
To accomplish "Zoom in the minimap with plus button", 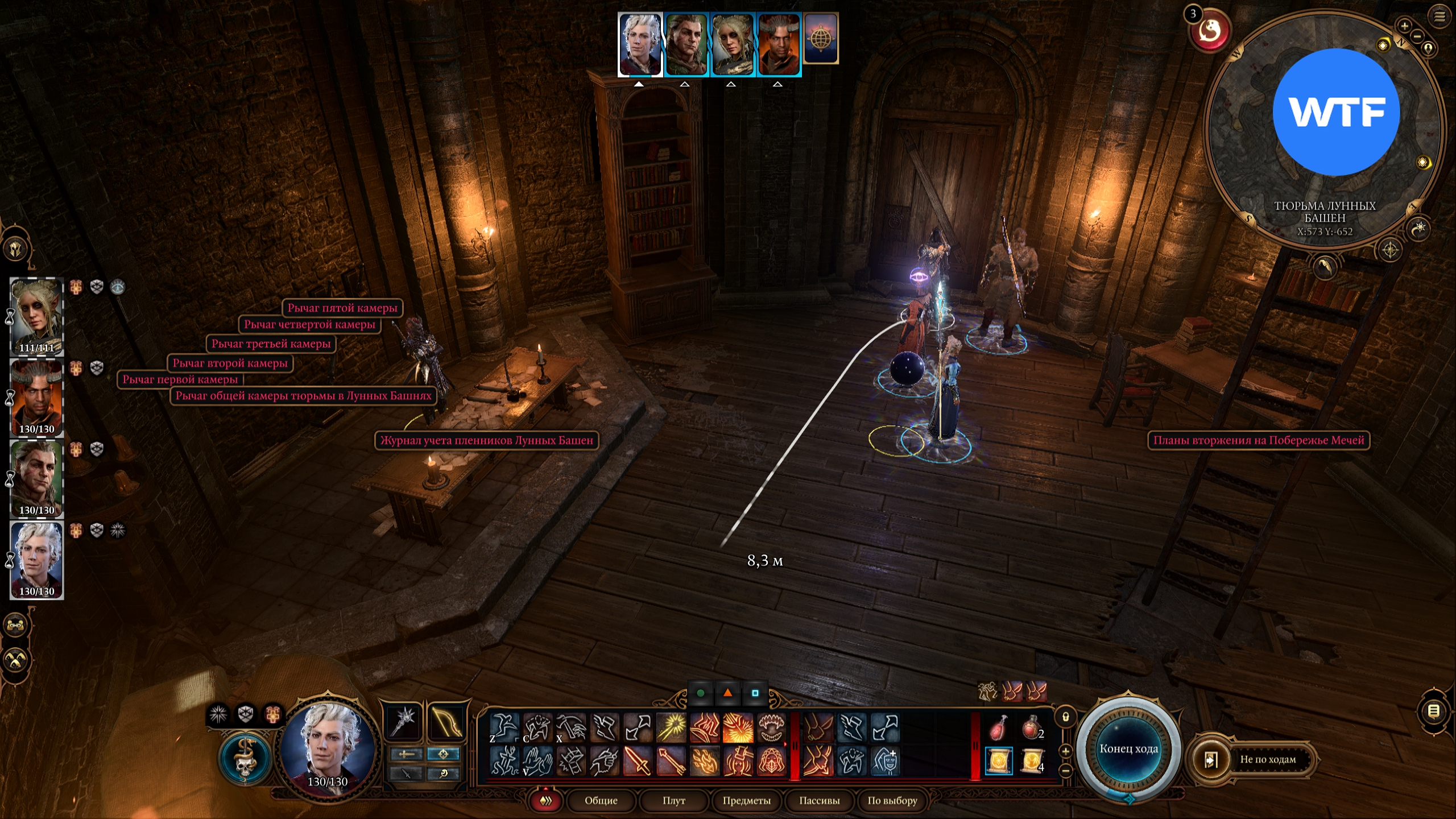I will pyautogui.click(x=1404, y=26).
